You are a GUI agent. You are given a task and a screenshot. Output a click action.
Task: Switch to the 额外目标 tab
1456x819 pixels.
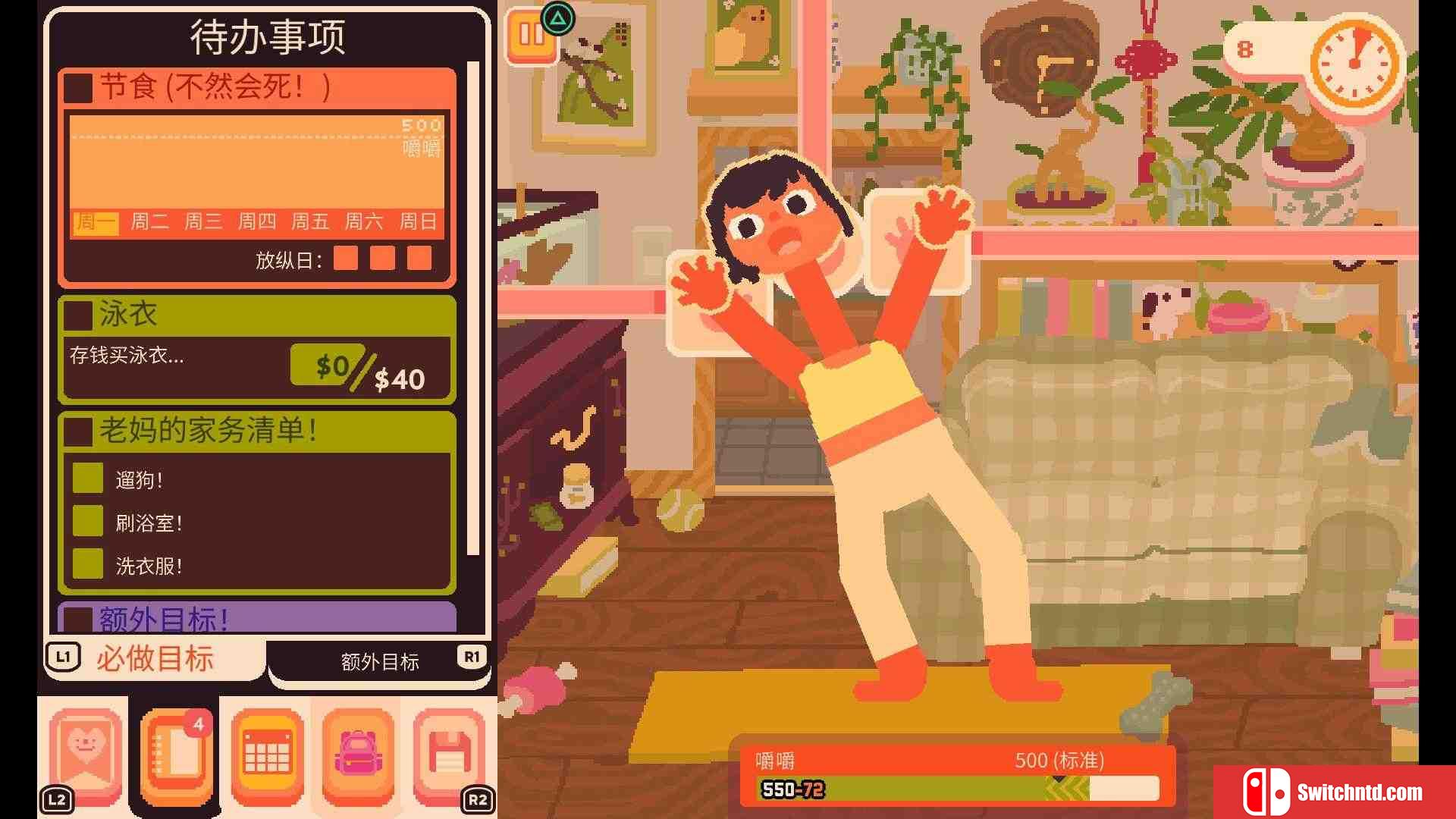pos(379,661)
